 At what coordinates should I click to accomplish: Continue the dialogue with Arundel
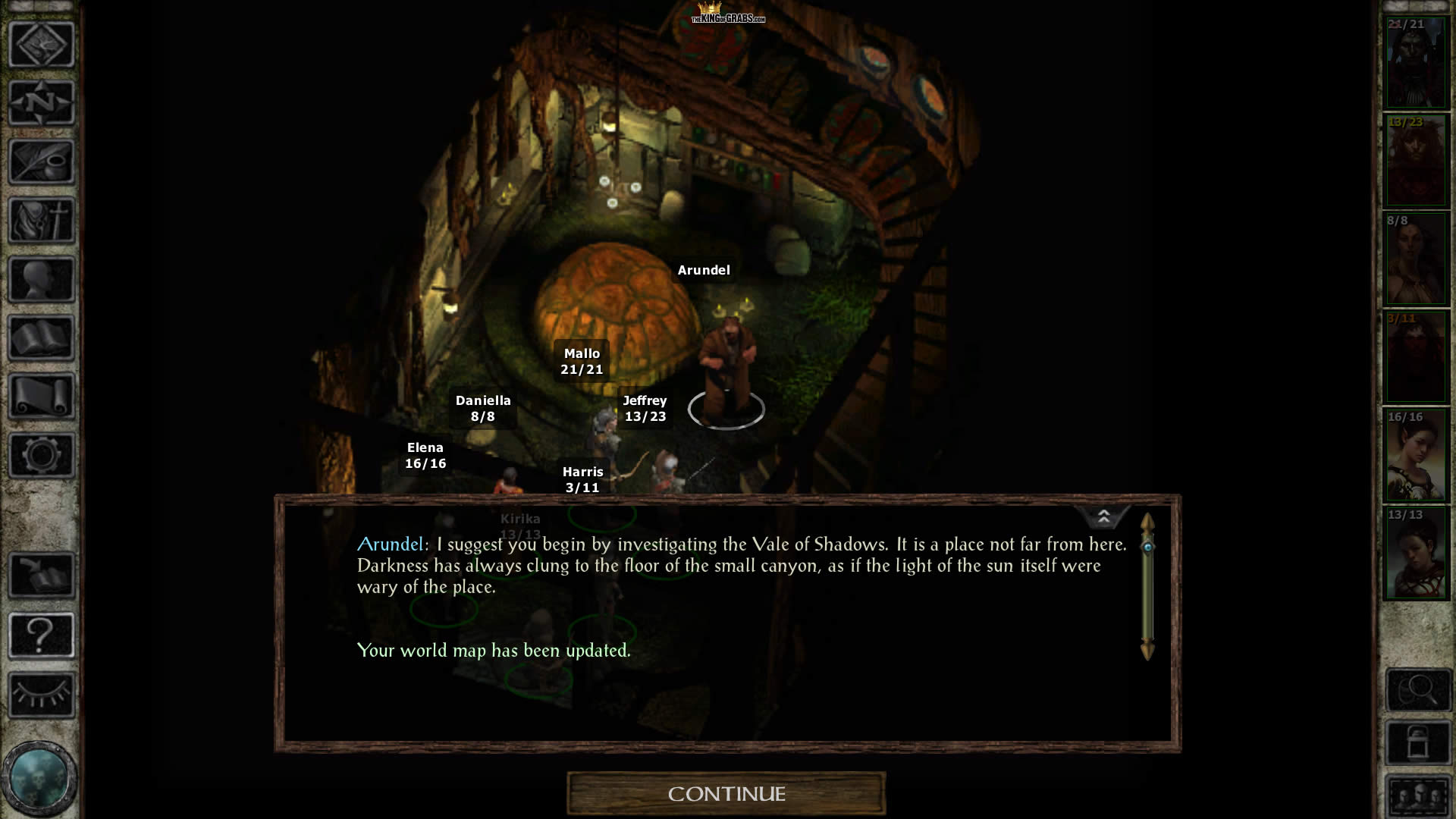726,793
